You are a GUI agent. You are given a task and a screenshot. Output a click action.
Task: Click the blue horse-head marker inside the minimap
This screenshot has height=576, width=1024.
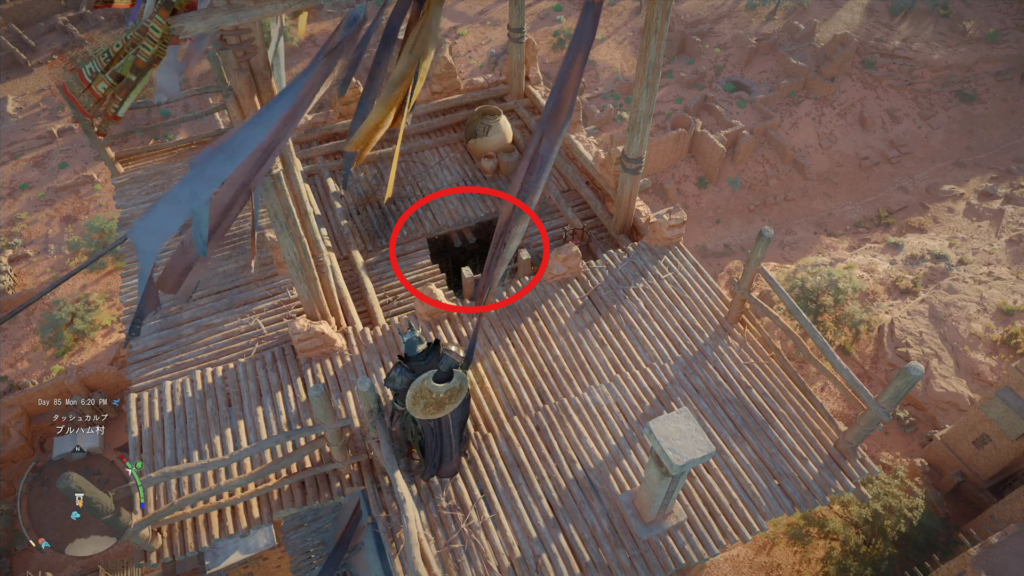[x=76, y=515]
